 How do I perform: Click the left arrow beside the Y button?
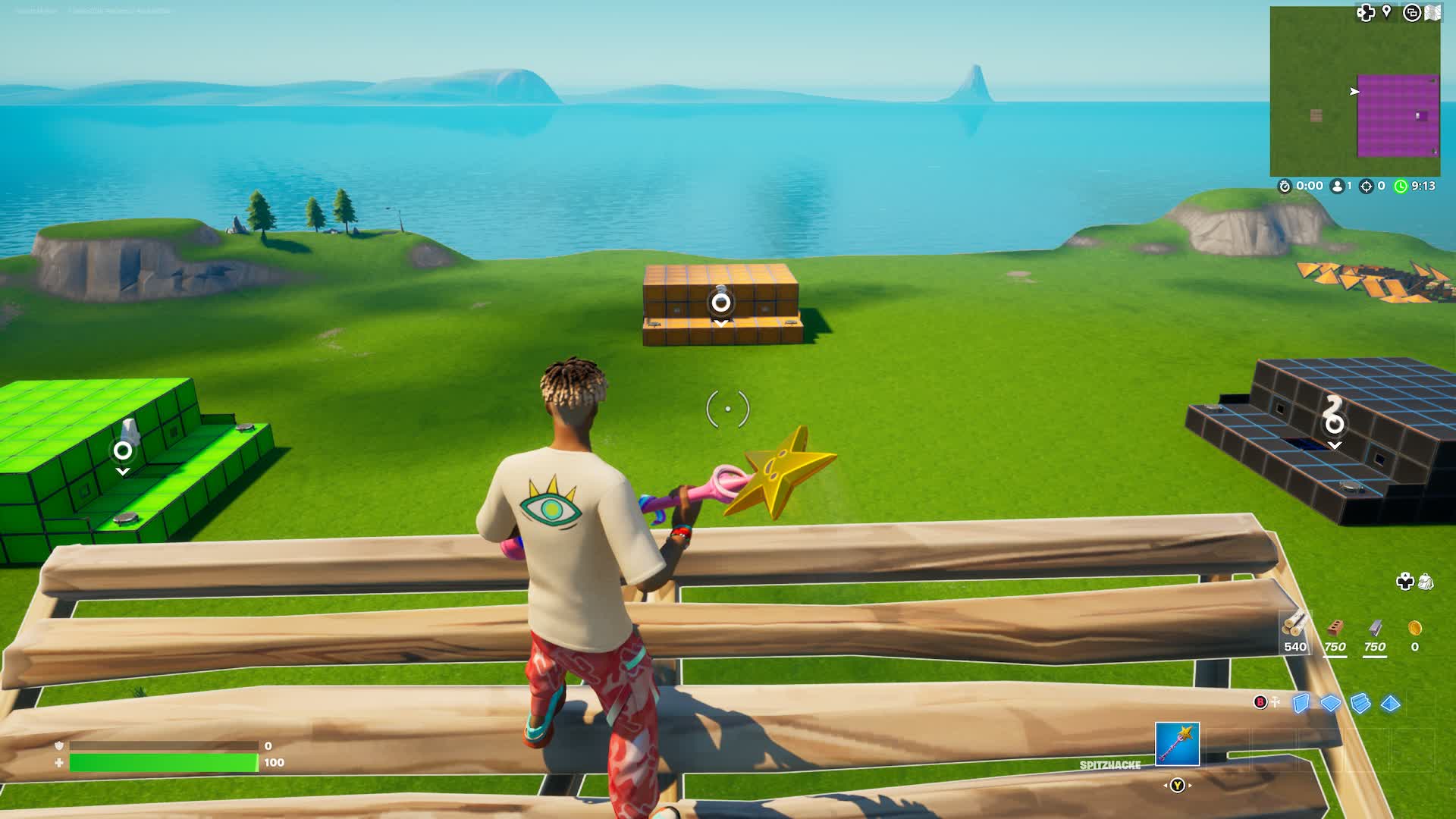pyautogui.click(x=1166, y=785)
